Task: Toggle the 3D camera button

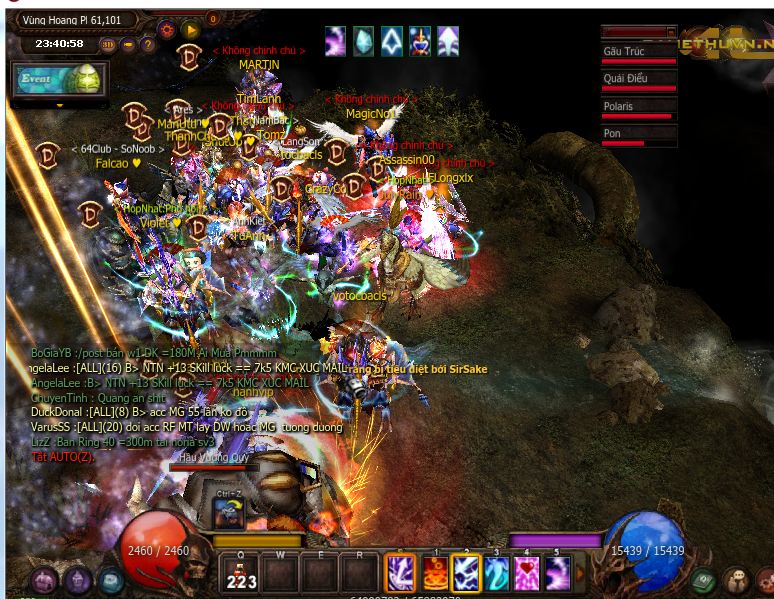Action: (x=108, y=45)
